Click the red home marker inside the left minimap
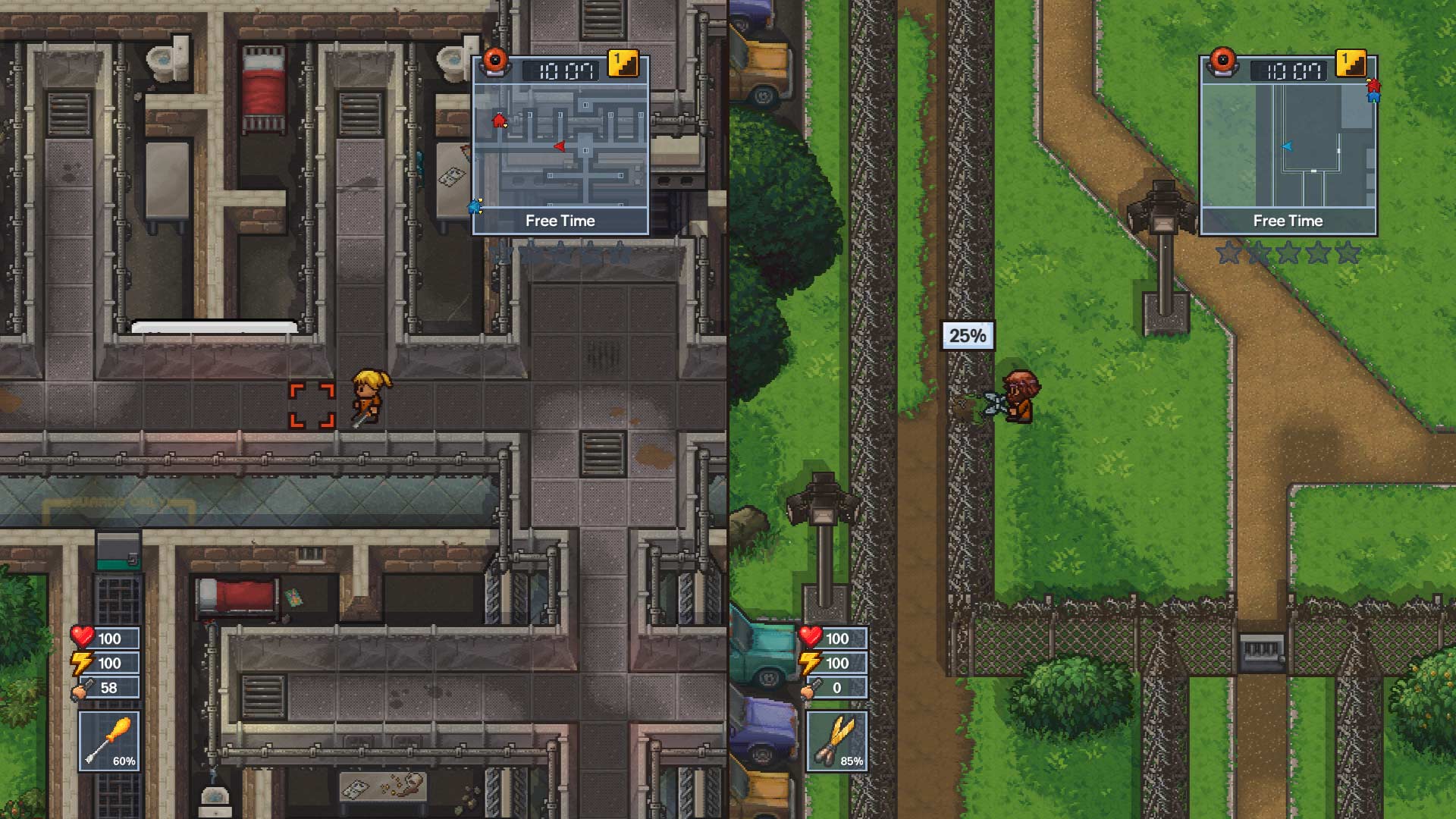The image size is (1456, 819). 500,119
